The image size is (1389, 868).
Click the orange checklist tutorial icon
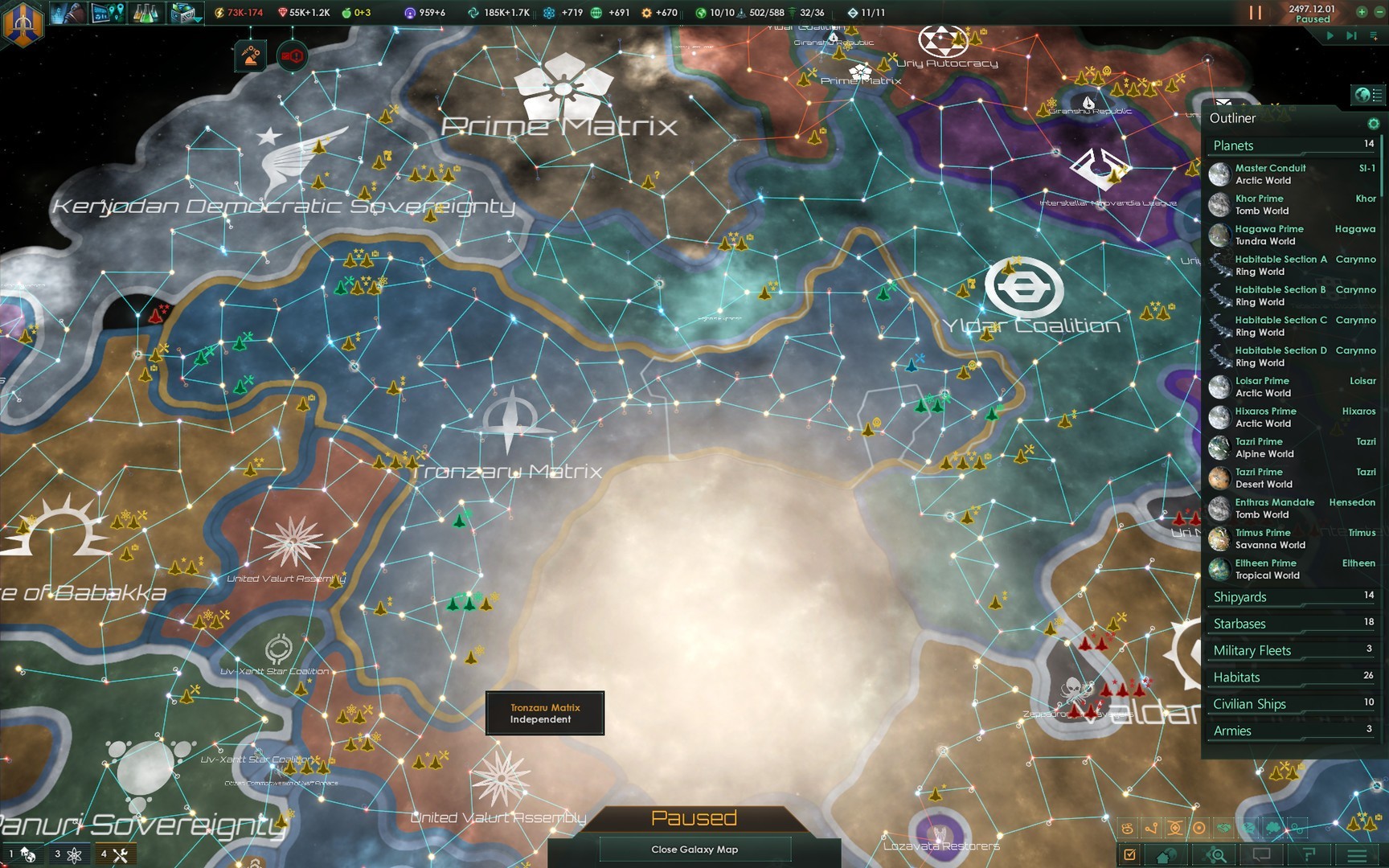[x=1129, y=856]
